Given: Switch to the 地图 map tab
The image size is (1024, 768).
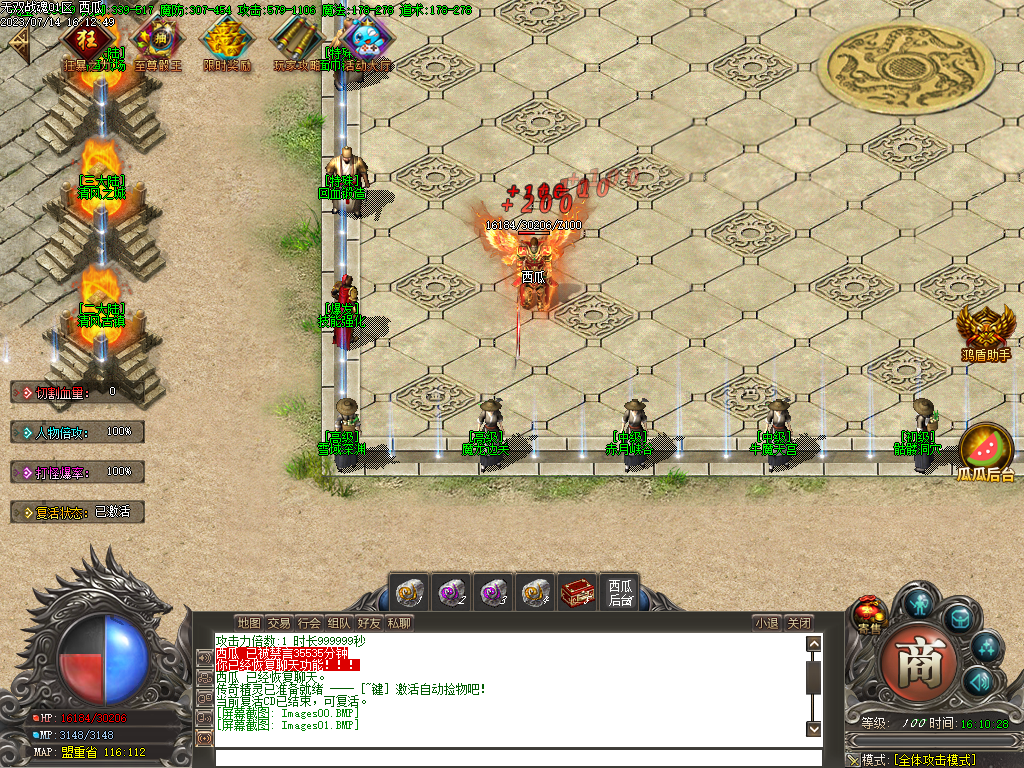Looking at the screenshot, I should click(249, 623).
